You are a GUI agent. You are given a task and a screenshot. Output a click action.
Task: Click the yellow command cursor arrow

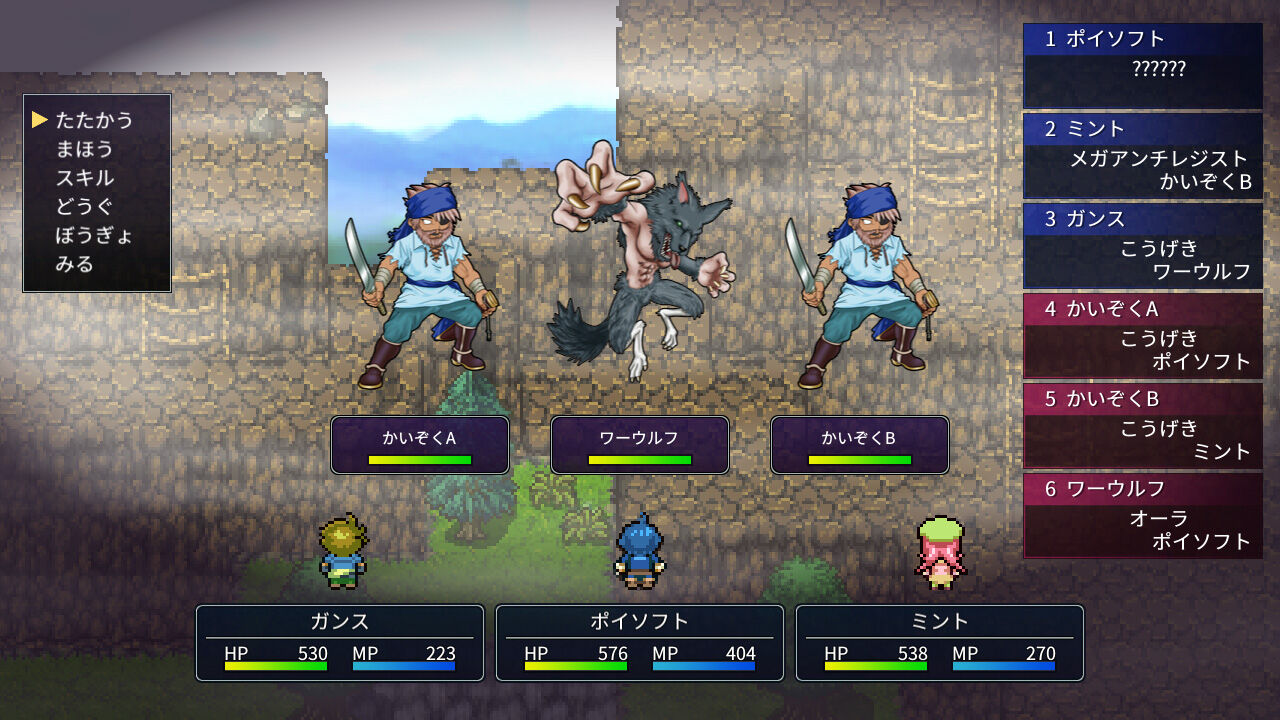(41, 120)
